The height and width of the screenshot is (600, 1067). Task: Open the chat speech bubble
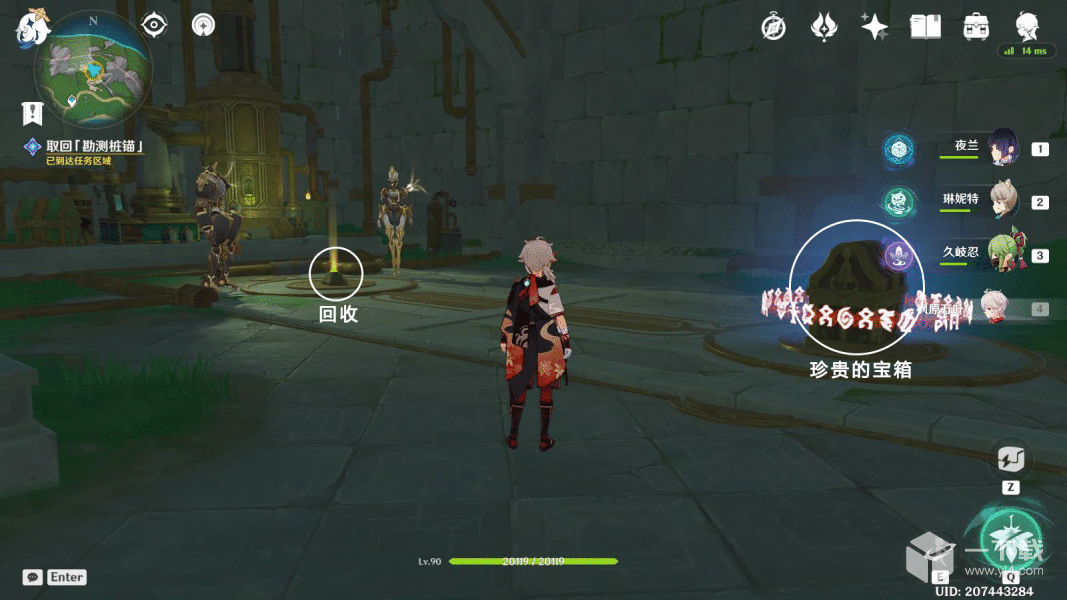[x=33, y=577]
